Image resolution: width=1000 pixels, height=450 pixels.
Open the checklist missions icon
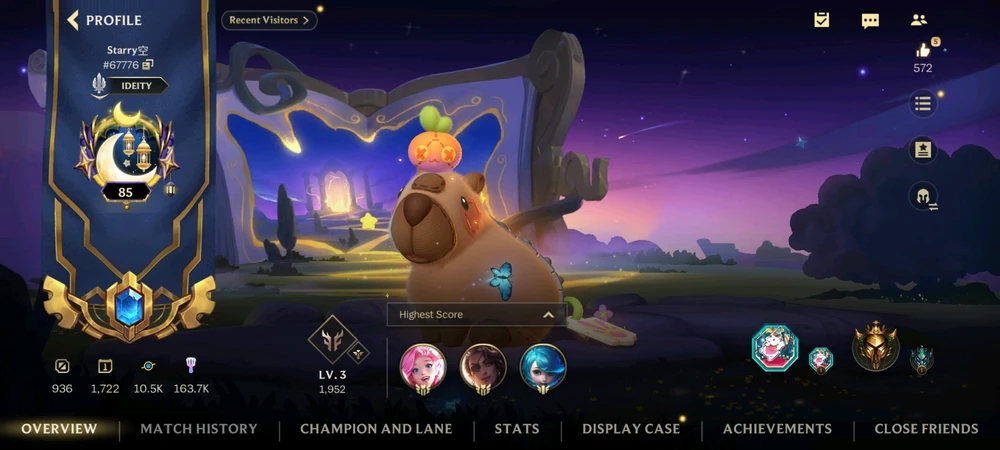click(822, 20)
